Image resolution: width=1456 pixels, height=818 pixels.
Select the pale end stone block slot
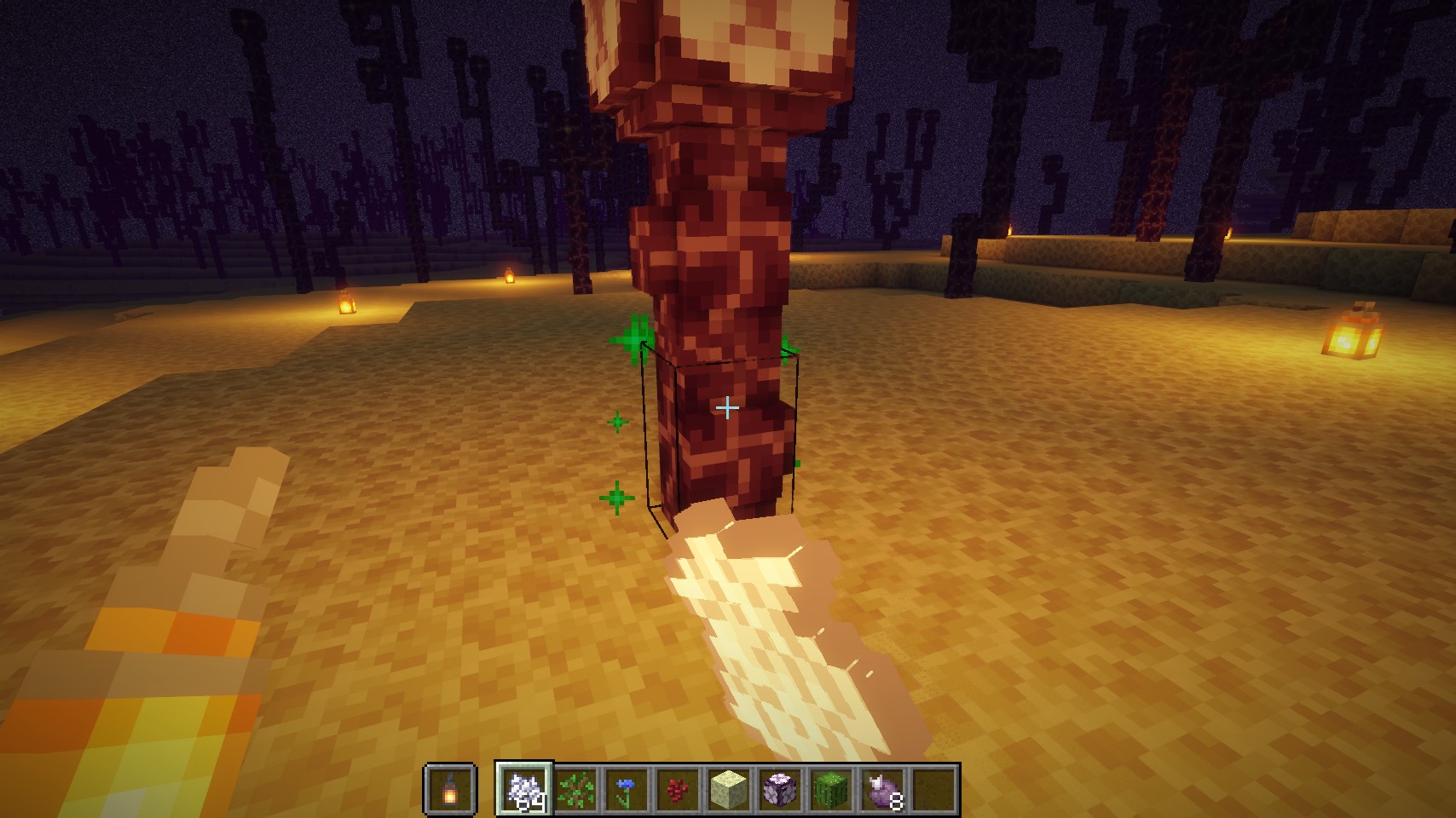(729, 788)
